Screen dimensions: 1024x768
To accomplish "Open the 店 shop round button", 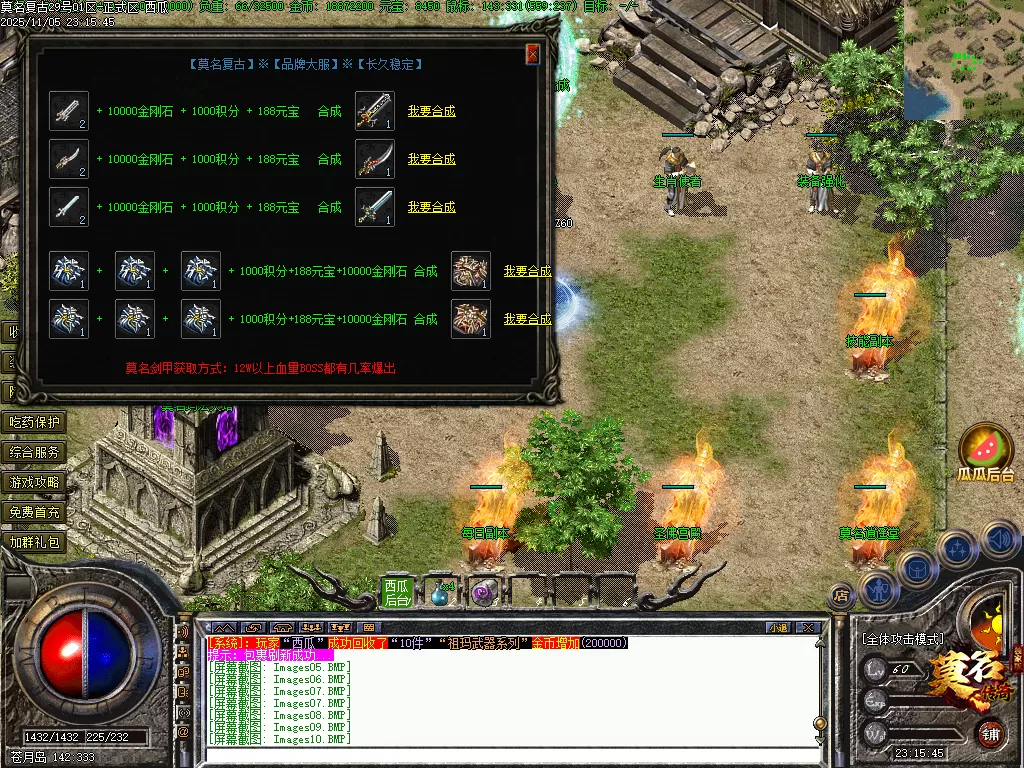I will (x=841, y=595).
